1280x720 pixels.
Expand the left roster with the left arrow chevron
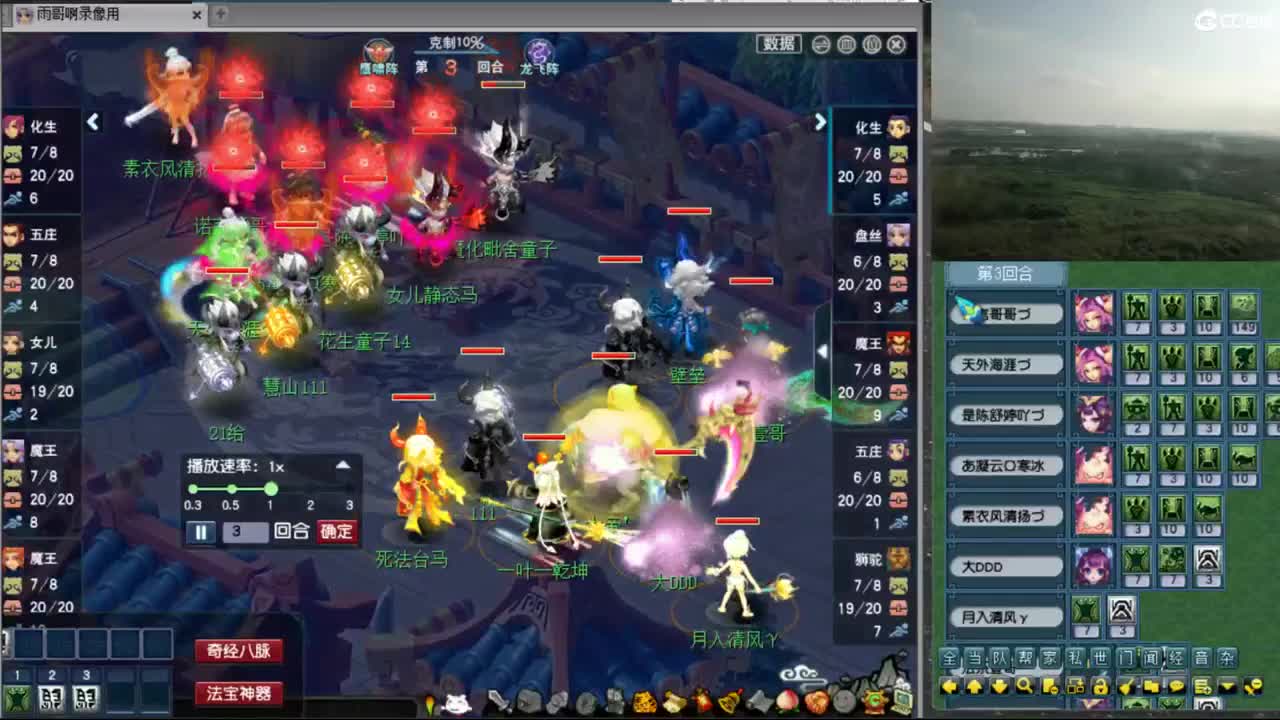[x=93, y=122]
